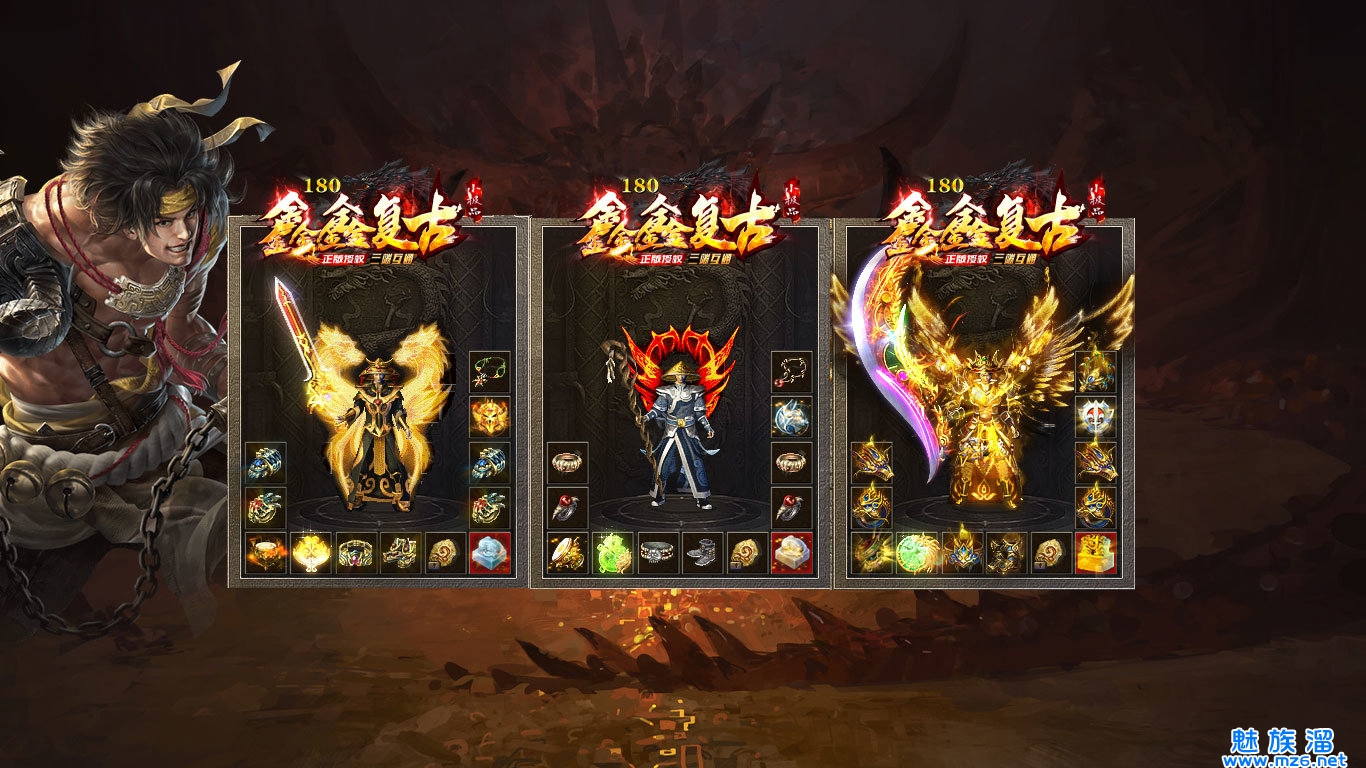Select the white seal on red slot
The height and width of the screenshot is (768, 1366).
[x=792, y=553]
